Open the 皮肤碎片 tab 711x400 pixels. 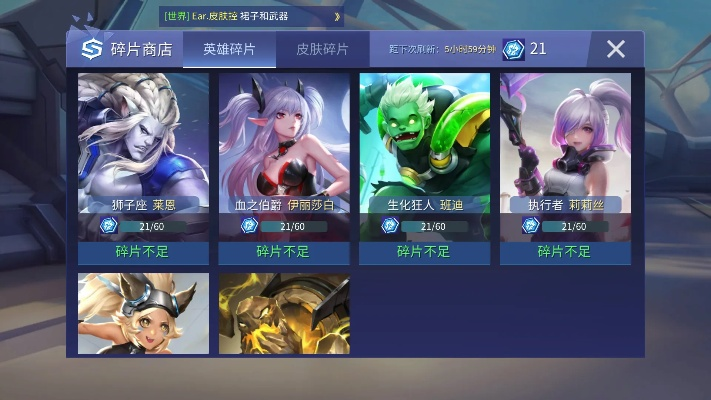click(322, 49)
